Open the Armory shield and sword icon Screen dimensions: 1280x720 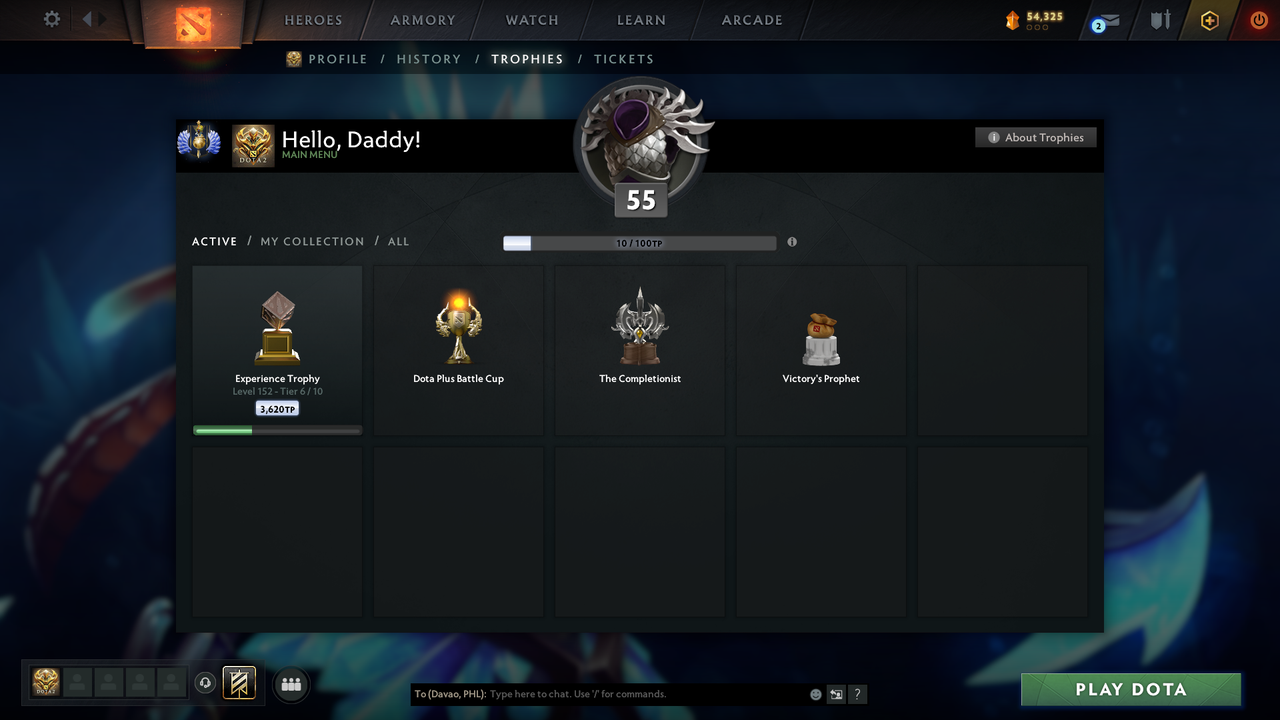[x=1159, y=19]
